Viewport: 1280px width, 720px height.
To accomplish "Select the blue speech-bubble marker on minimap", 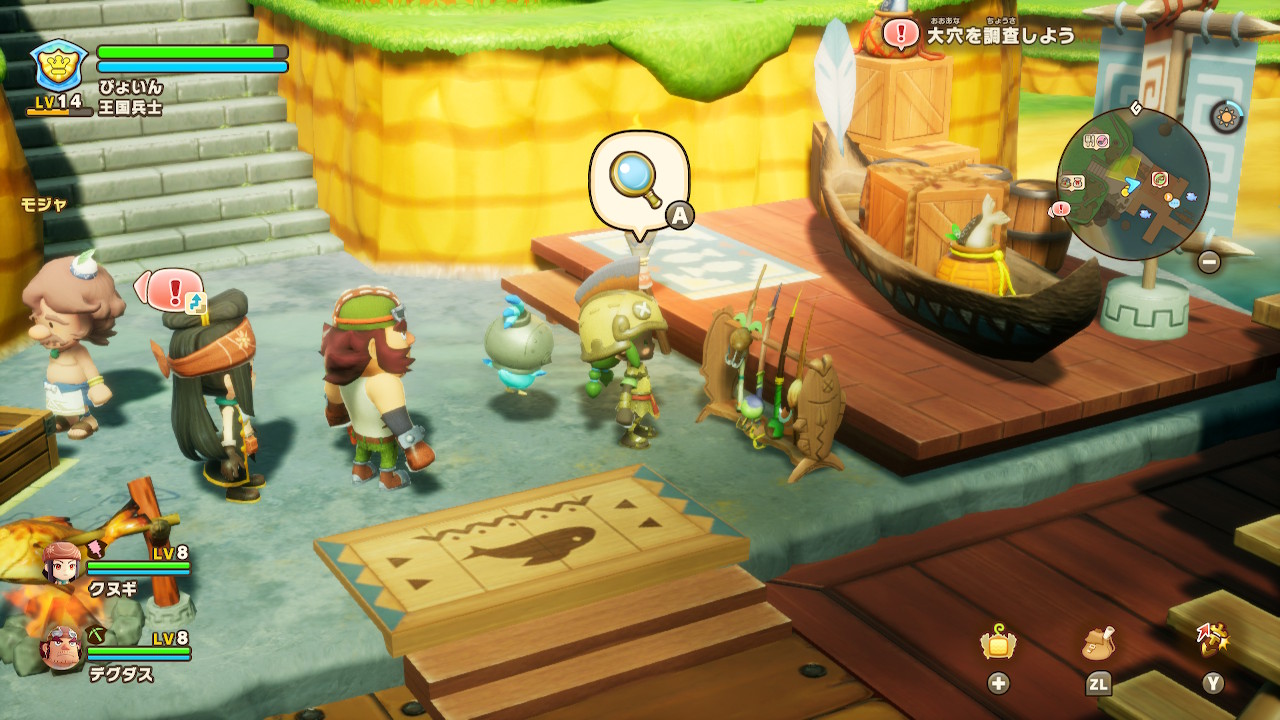I will pos(1176,201).
